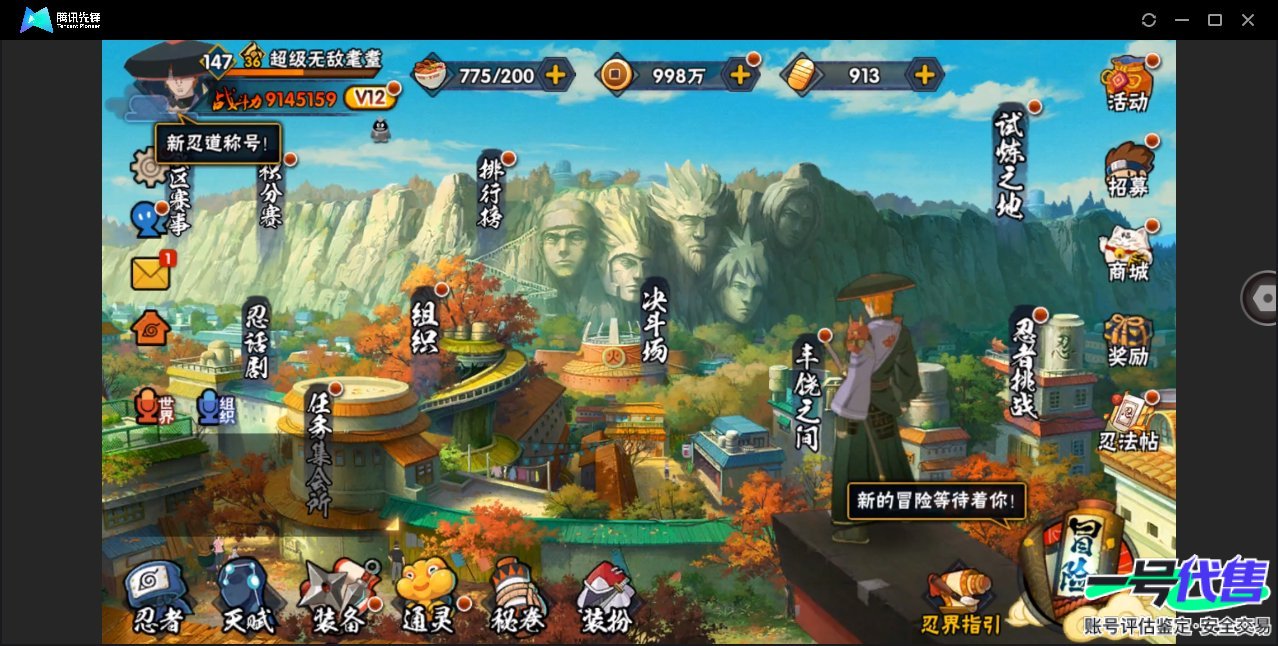Image resolution: width=1278 pixels, height=646 pixels.
Task: Maximize the emulator window
Action: click(1215, 20)
